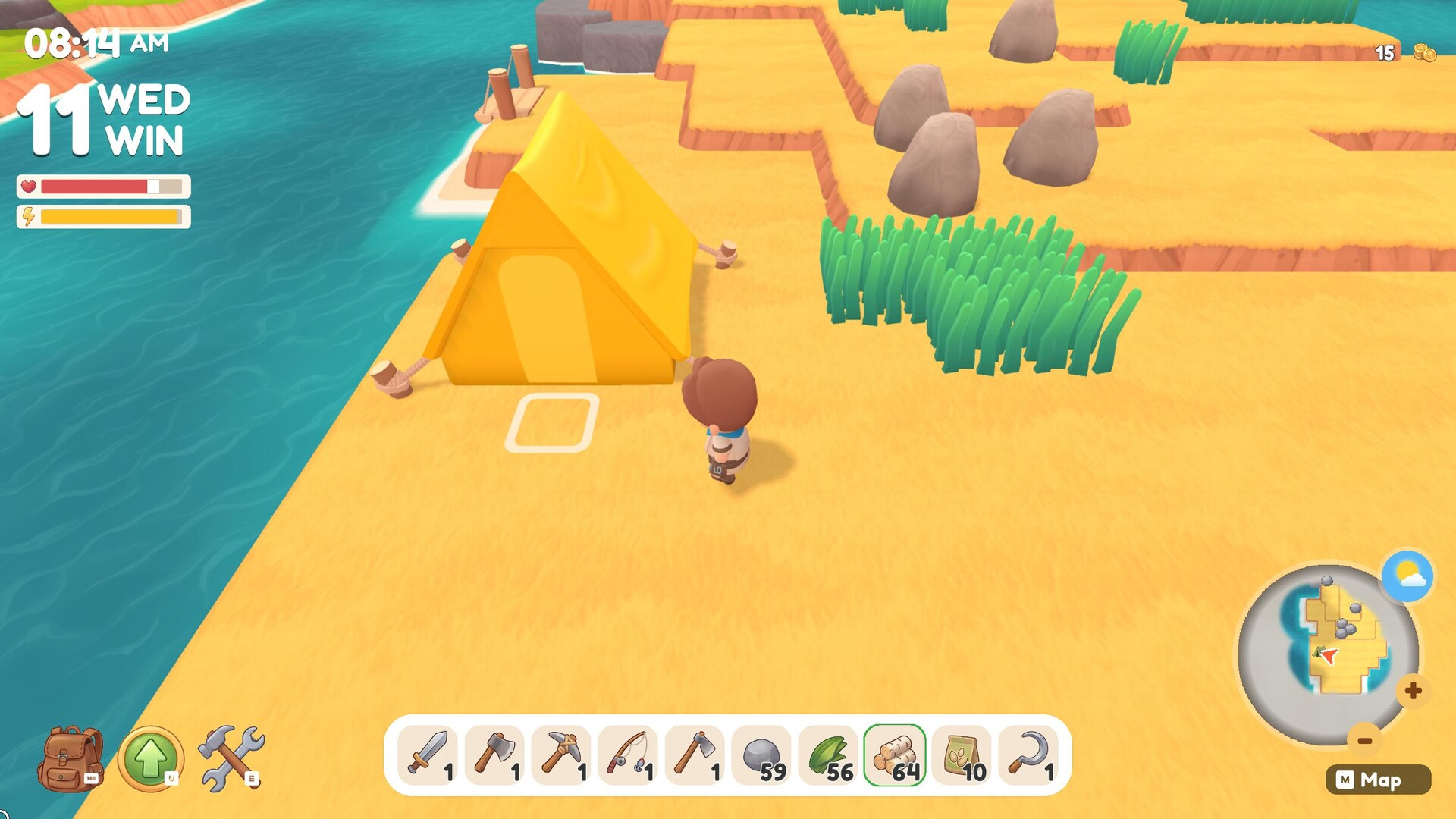Switch to the hoe slot
The height and width of the screenshot is (819, 1456).
tap(695, 755)
